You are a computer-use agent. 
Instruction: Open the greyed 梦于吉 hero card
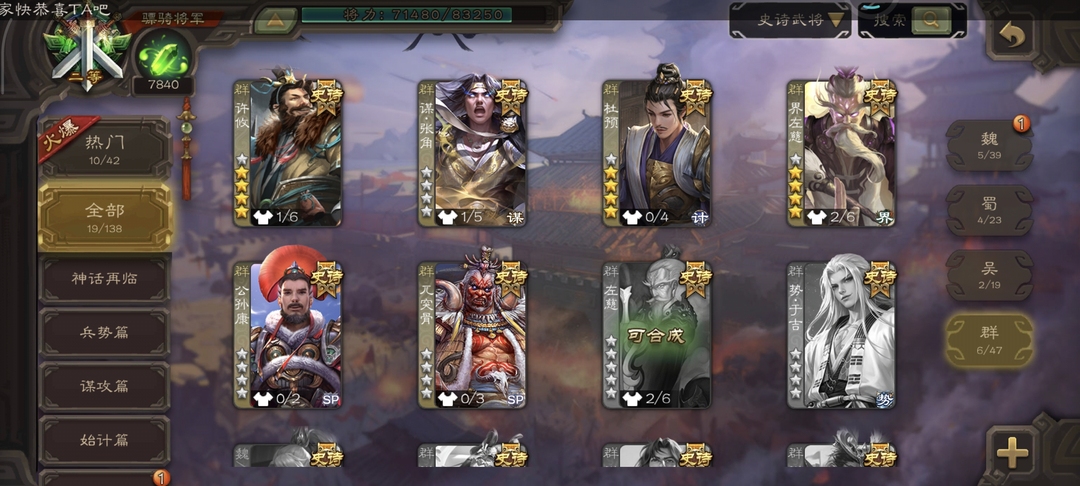841,334
